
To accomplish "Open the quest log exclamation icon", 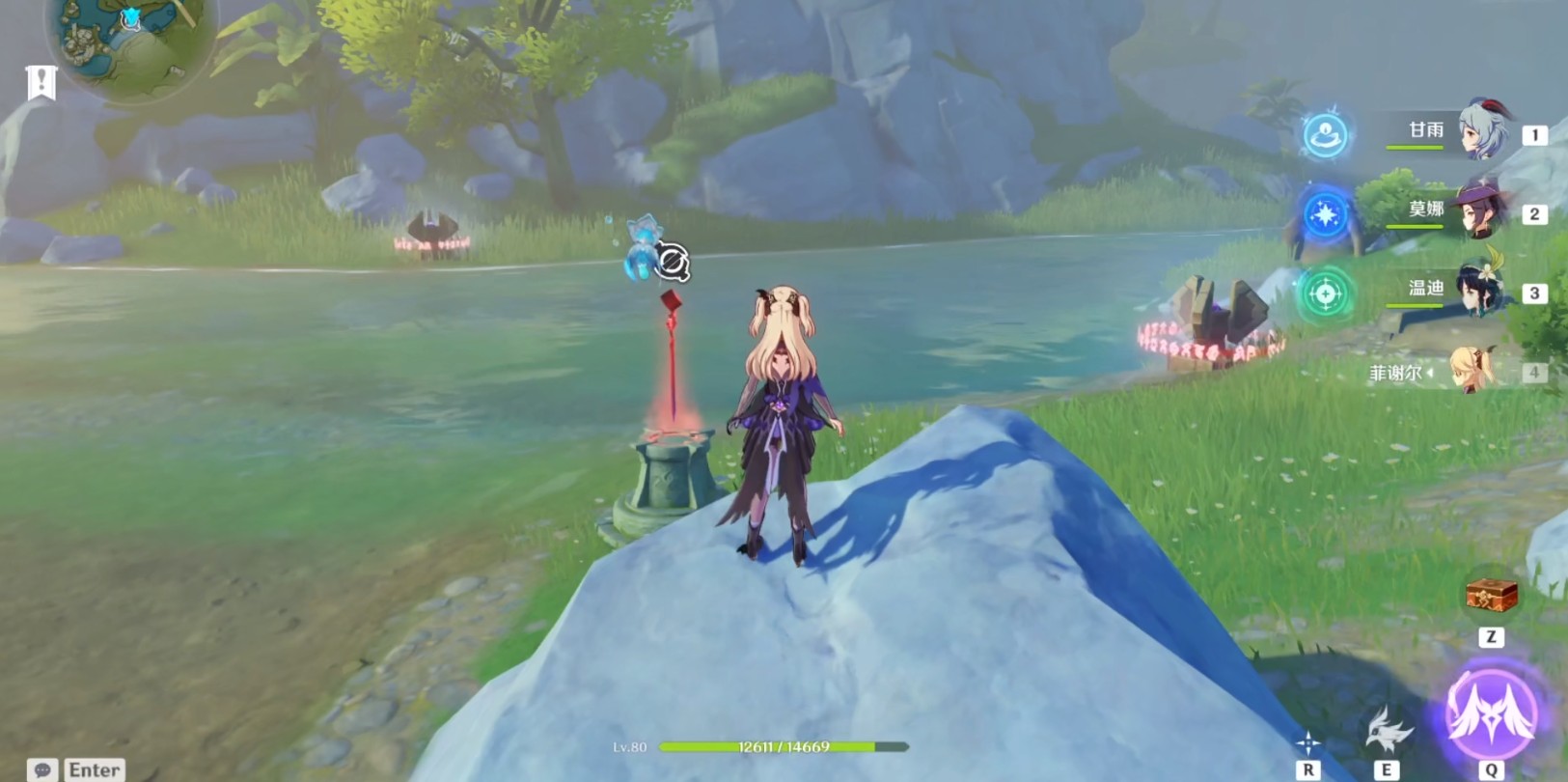I will coord(41,83).
